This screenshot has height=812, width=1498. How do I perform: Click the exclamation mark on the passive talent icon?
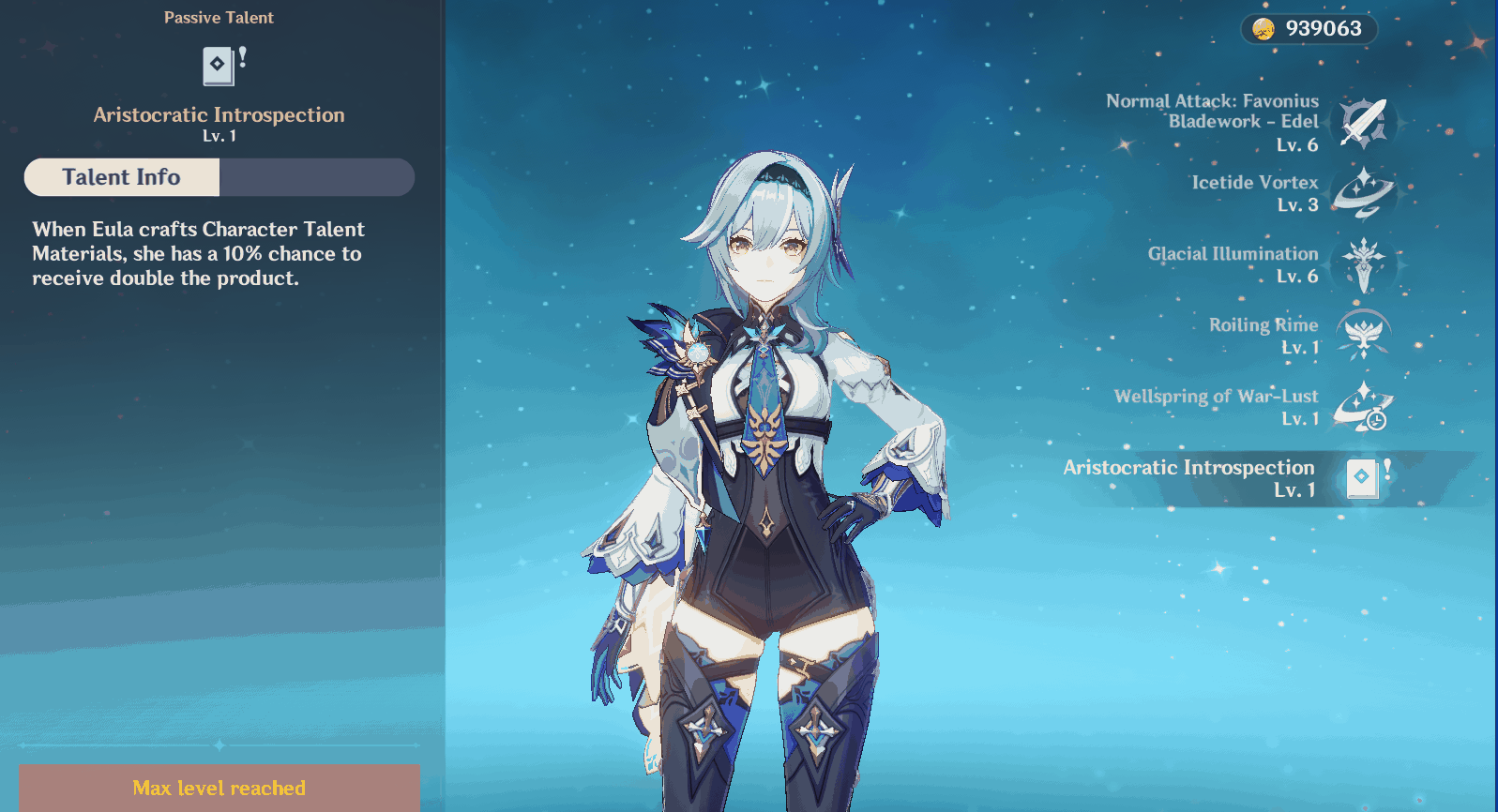(x=241, y=55)
